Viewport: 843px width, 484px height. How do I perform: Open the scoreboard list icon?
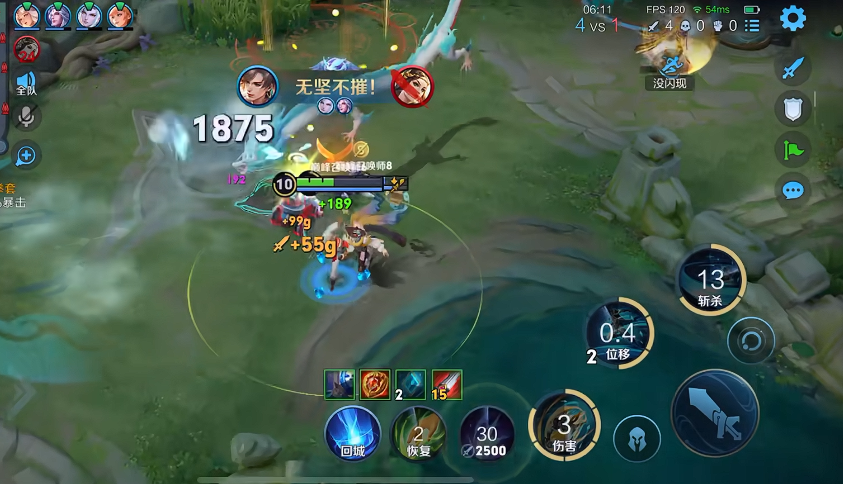pos(753,25)
